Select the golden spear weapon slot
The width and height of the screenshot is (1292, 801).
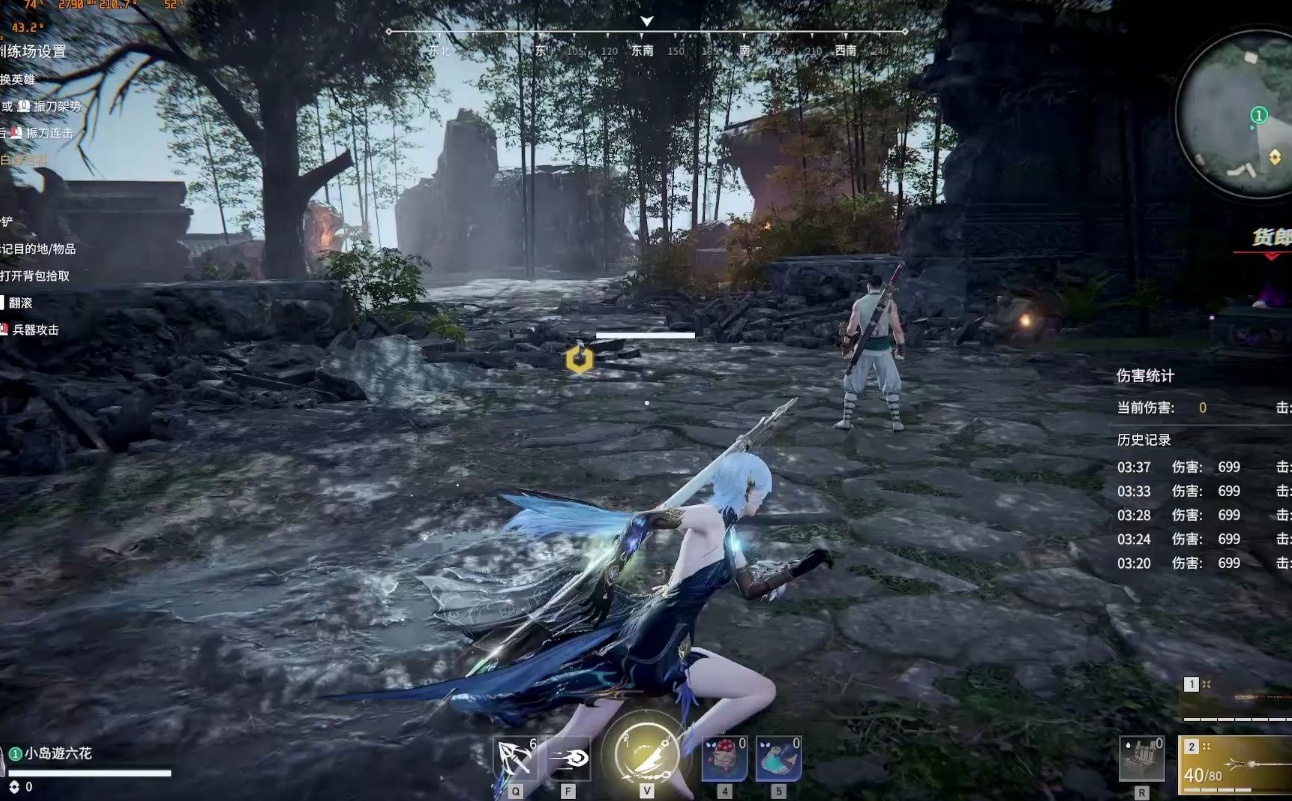tap(1237, 763)
